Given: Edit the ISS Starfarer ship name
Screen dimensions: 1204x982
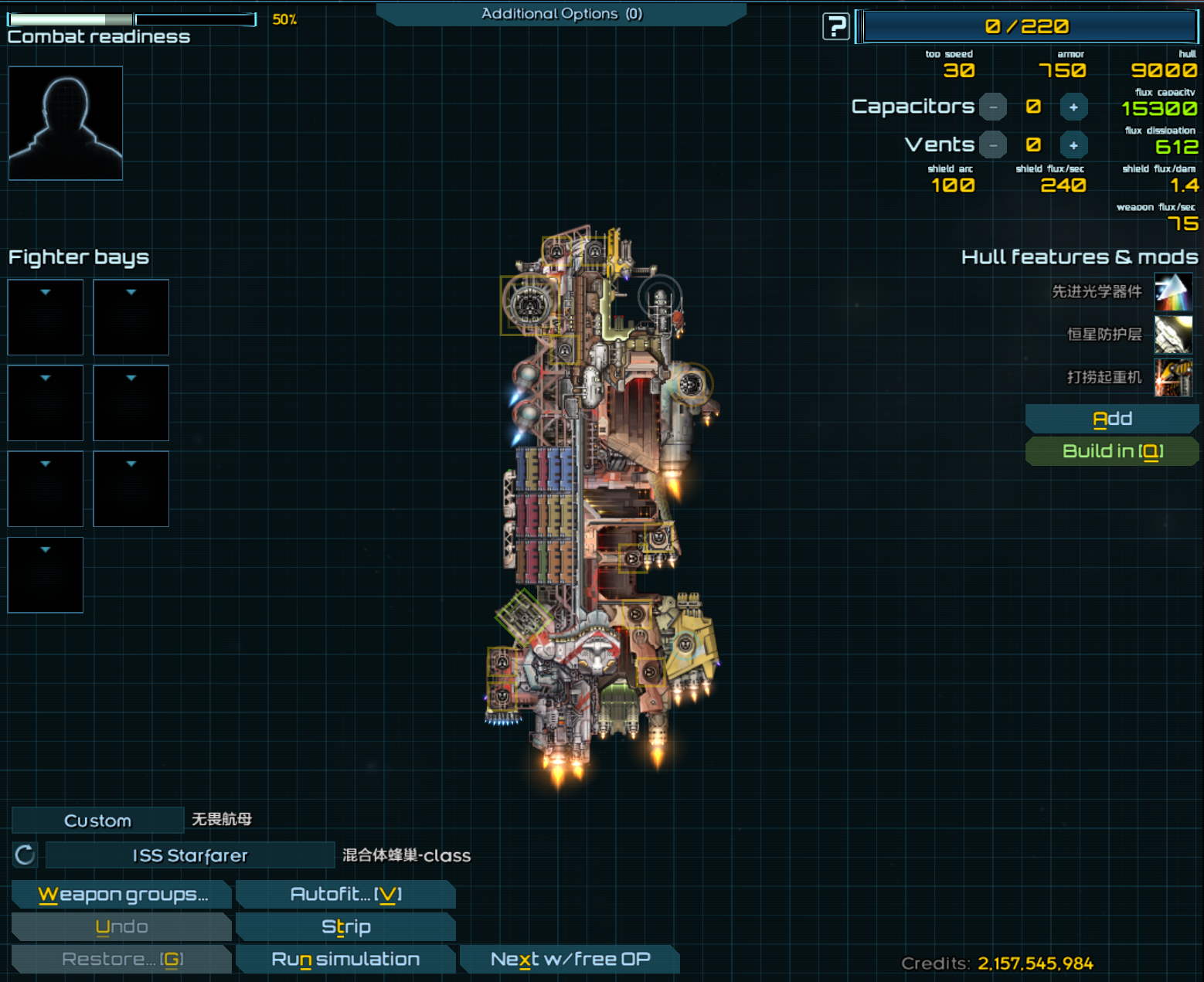Looking at the screenshot, I should pyautogui.click(x=190, y=855).
